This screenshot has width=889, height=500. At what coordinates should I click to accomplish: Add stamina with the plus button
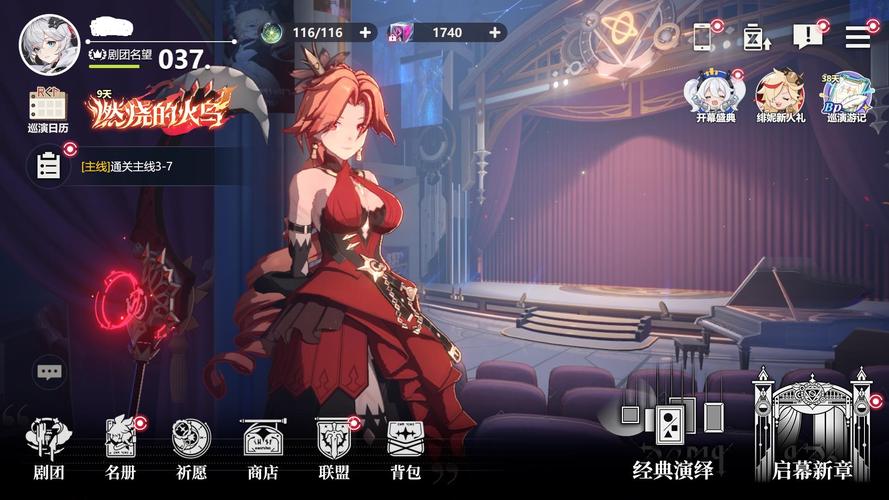click(365, 33)
